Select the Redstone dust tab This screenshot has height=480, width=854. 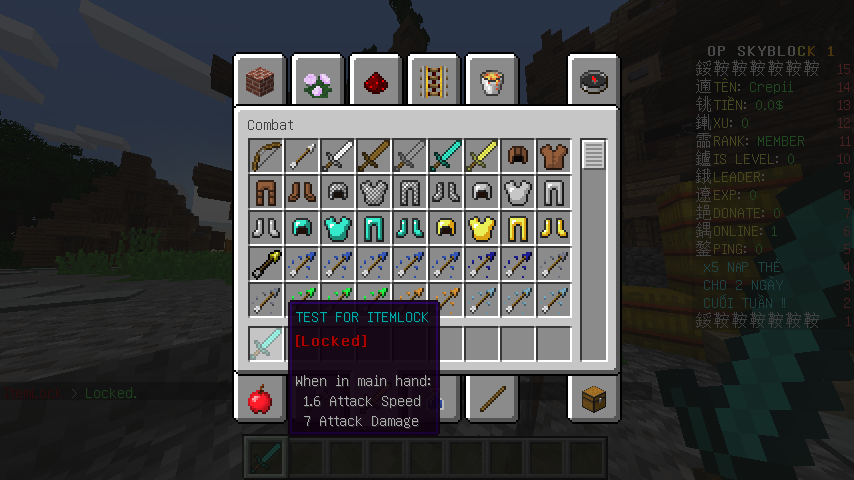(x=377, y=80)
